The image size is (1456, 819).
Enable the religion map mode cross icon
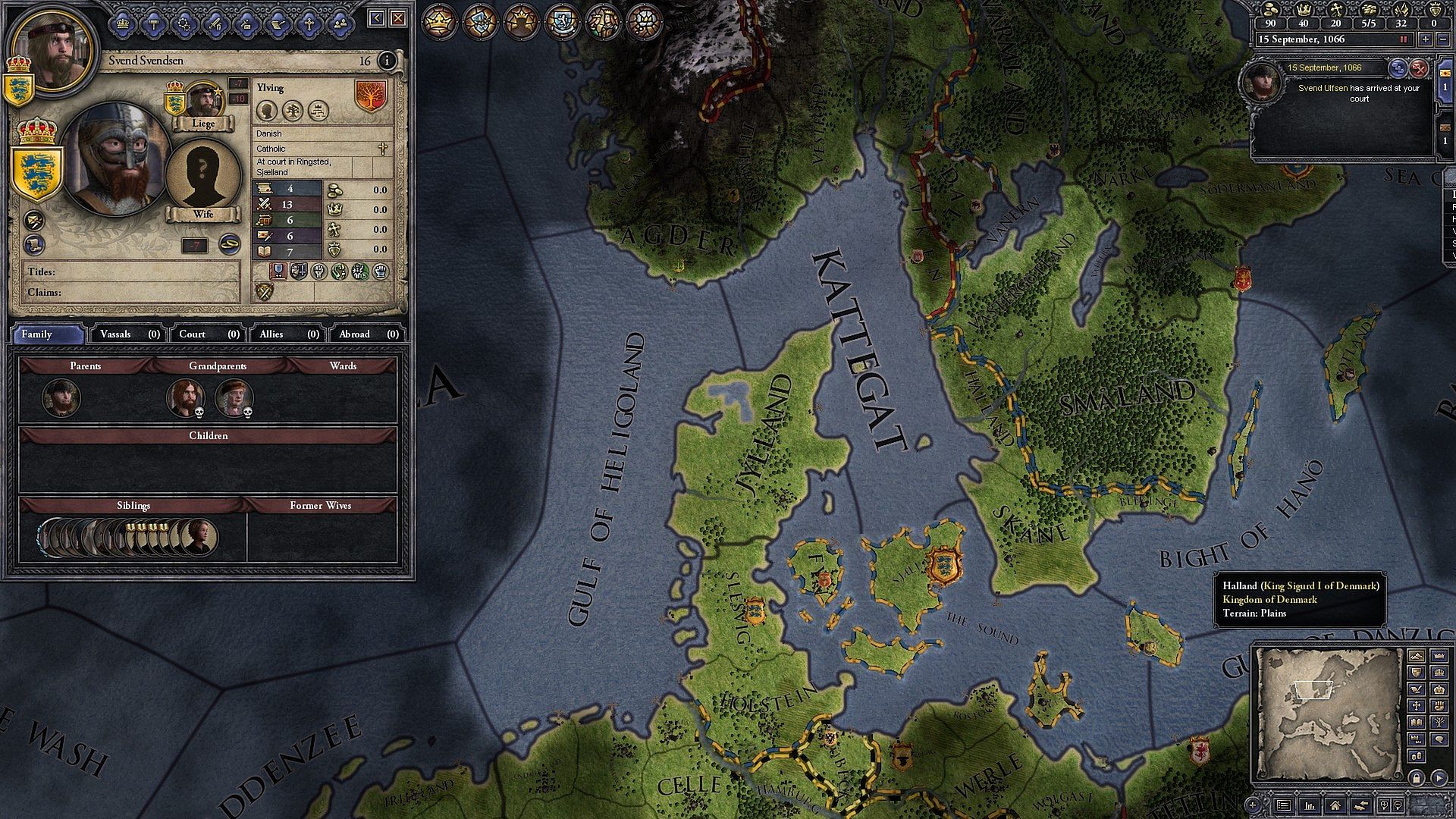point(1416,706)
